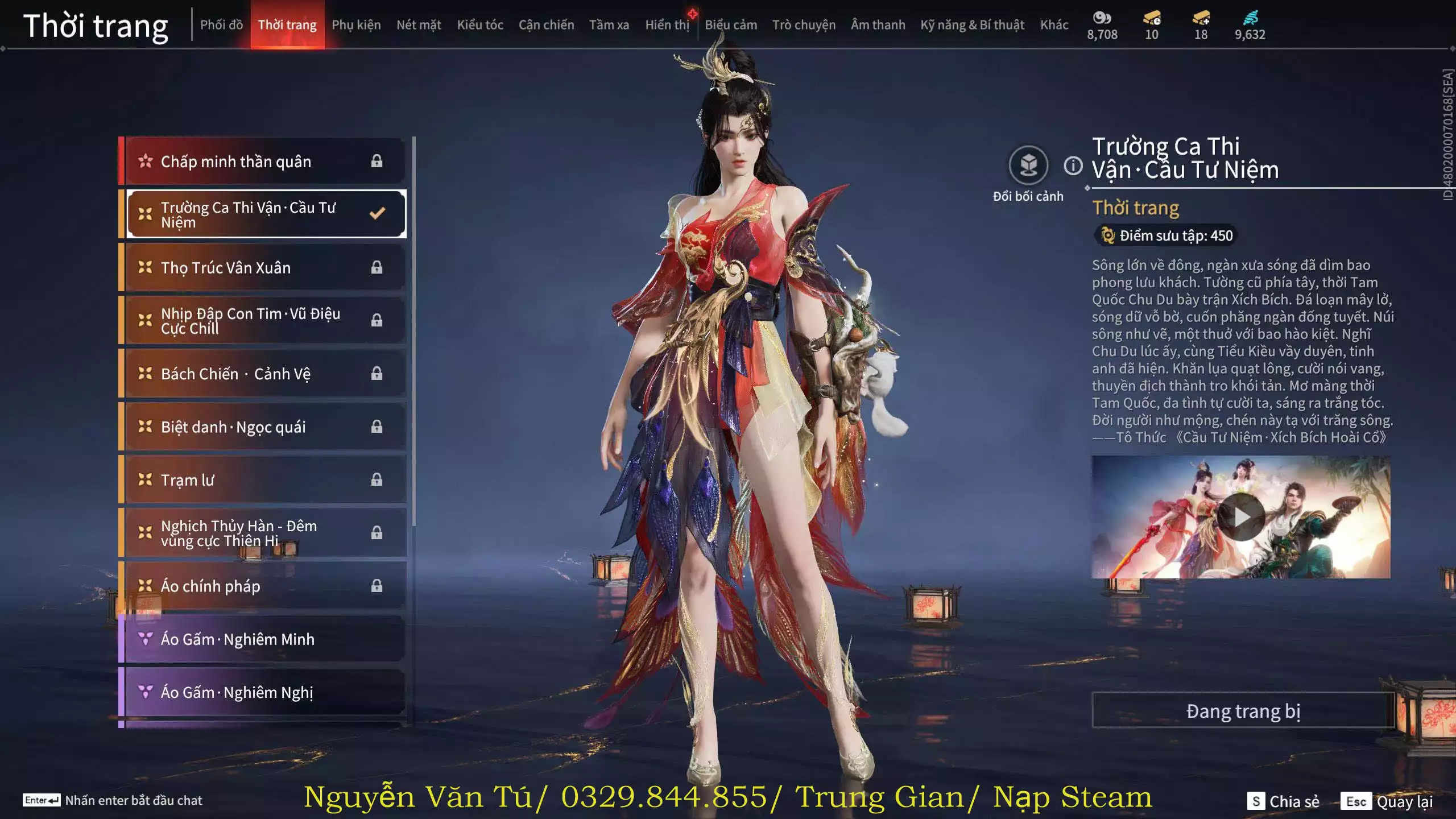Pick the Biệt danh · Ngọc quái outfit
1456x819 pixels.
pos(264,427)
